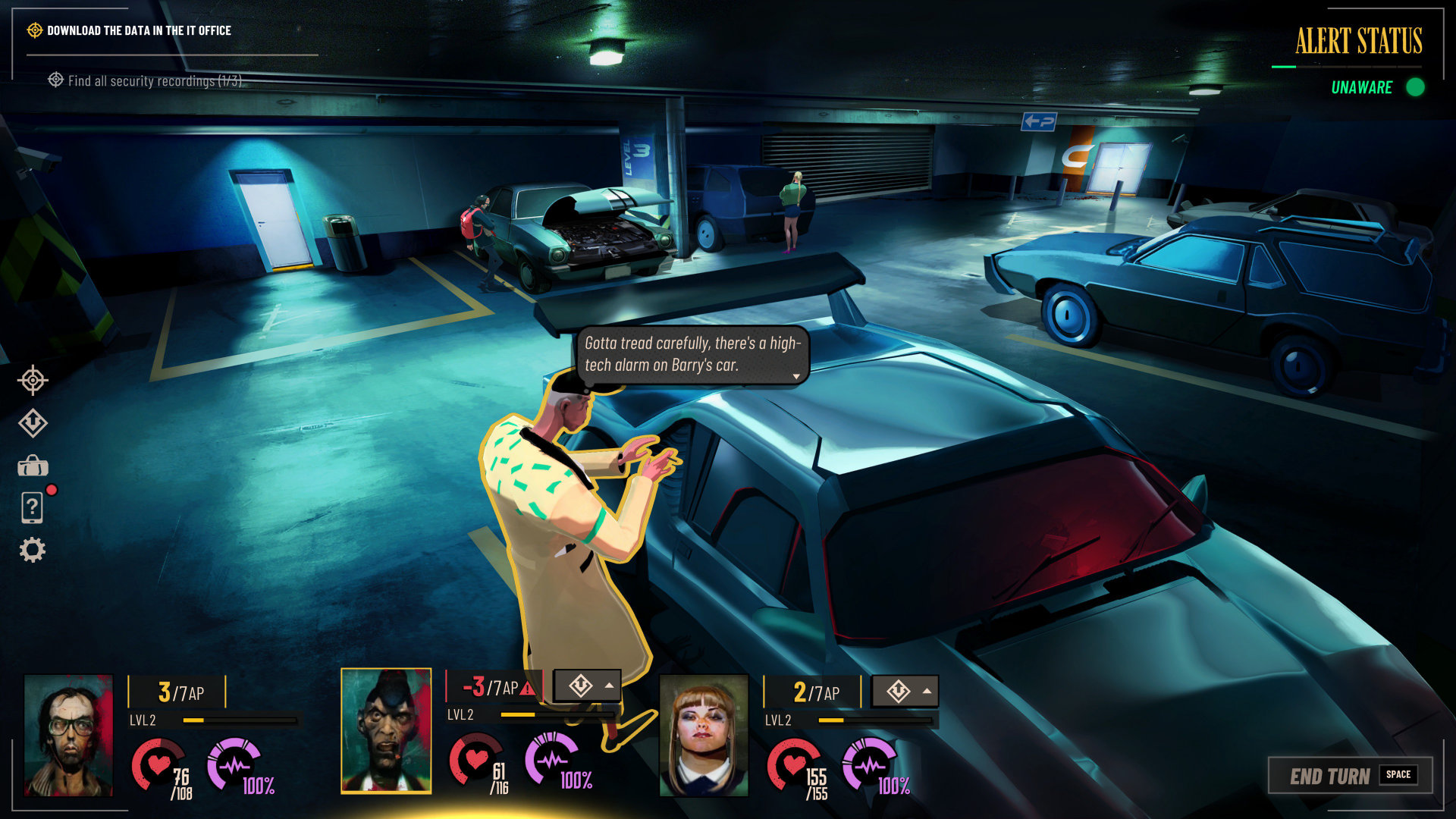
Task: Select the woman with bangs portrait
Action: coord(704,735)
